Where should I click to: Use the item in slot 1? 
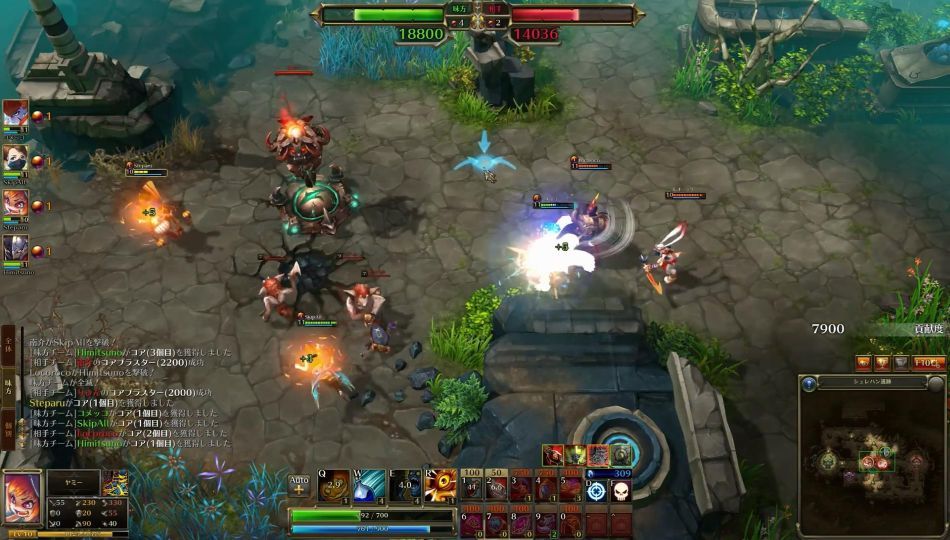point(472,489)
